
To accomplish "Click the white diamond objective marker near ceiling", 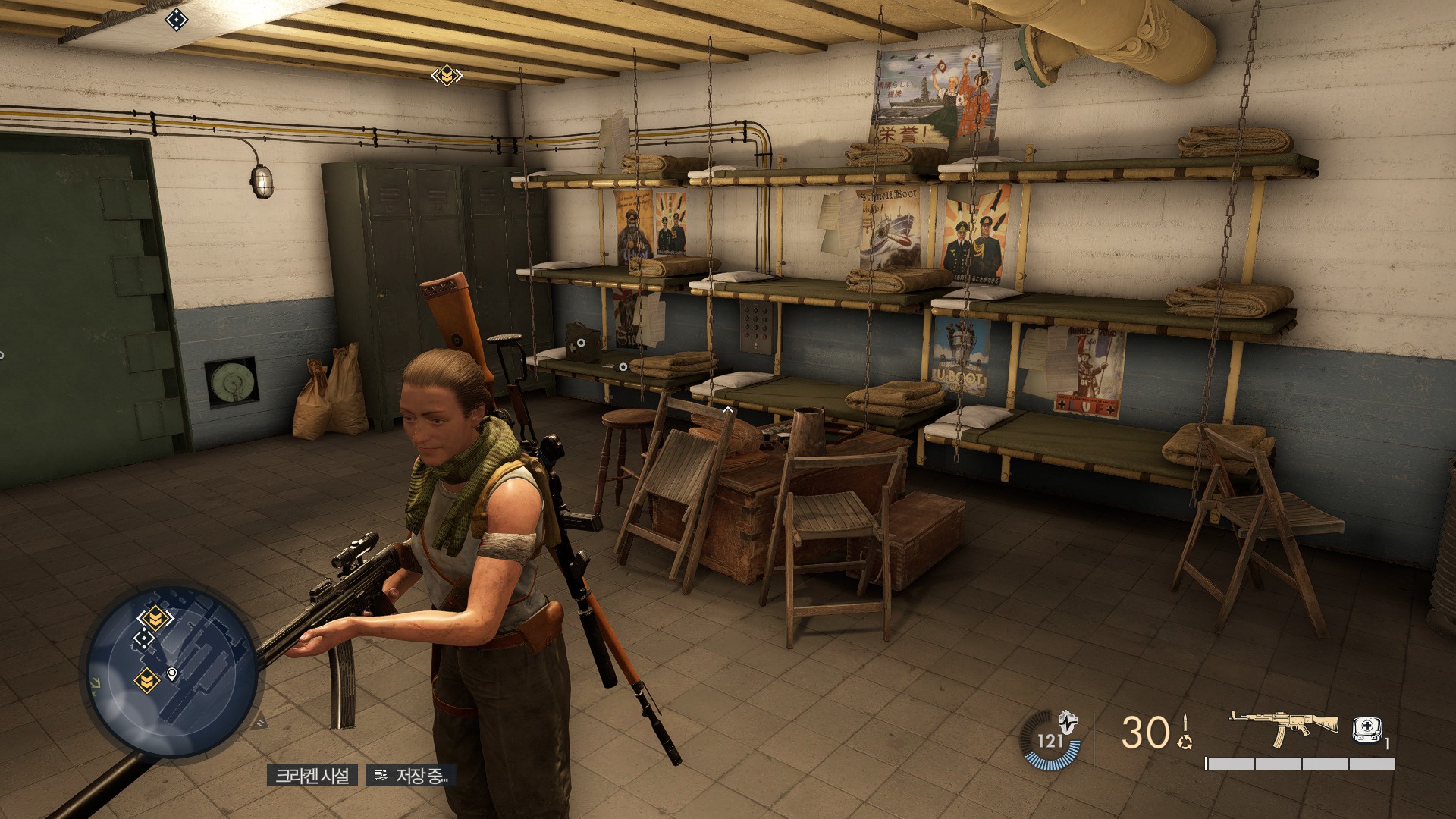I will click(x=176, y=20).
